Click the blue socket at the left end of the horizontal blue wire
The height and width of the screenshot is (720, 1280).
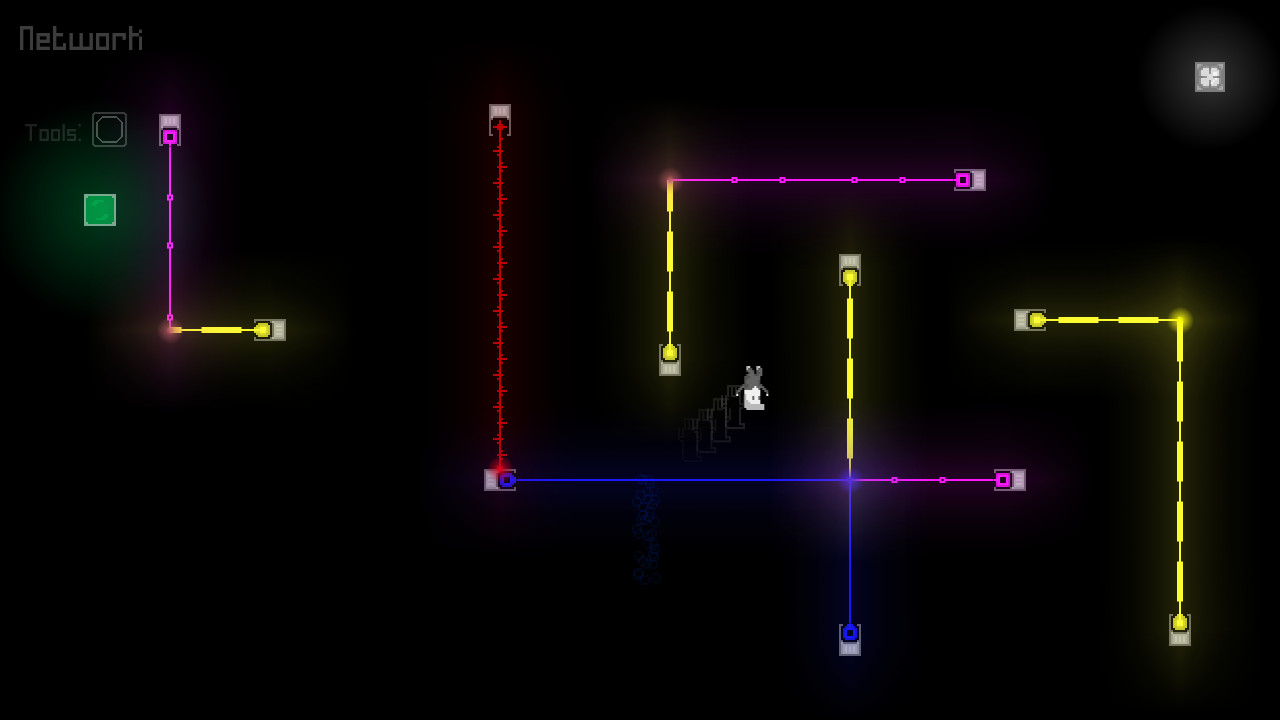click(x=507, y=480)
